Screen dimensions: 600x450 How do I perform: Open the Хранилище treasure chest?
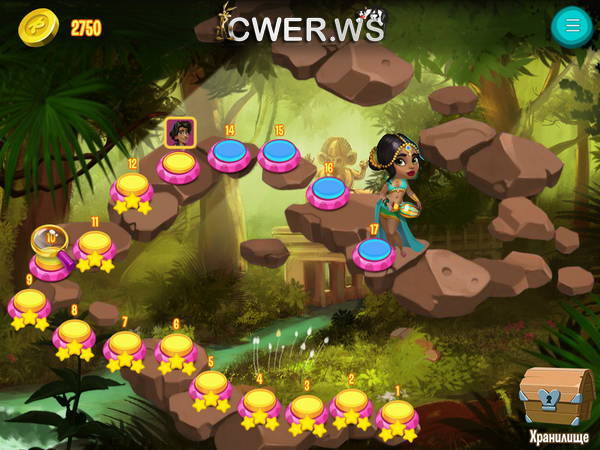click(557, 397)
